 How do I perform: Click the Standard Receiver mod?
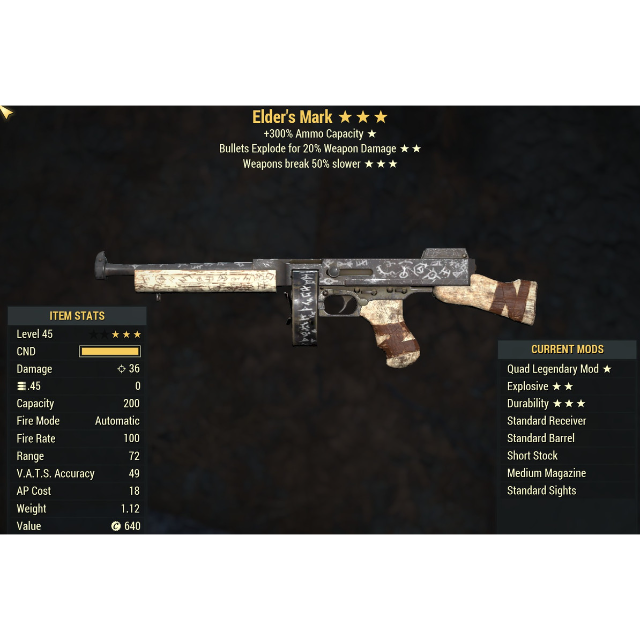[546, 421]
